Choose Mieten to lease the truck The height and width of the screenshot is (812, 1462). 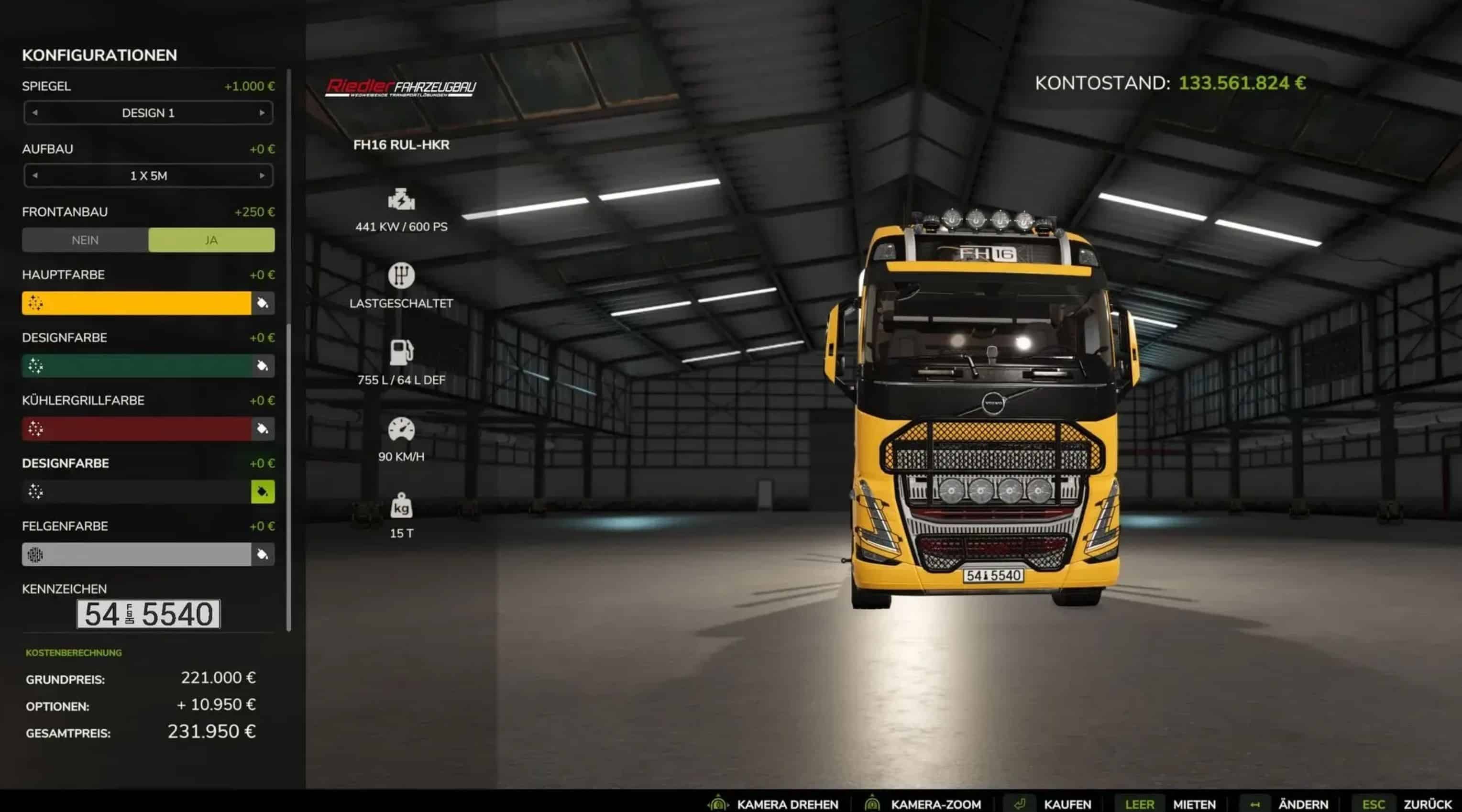1194,804
